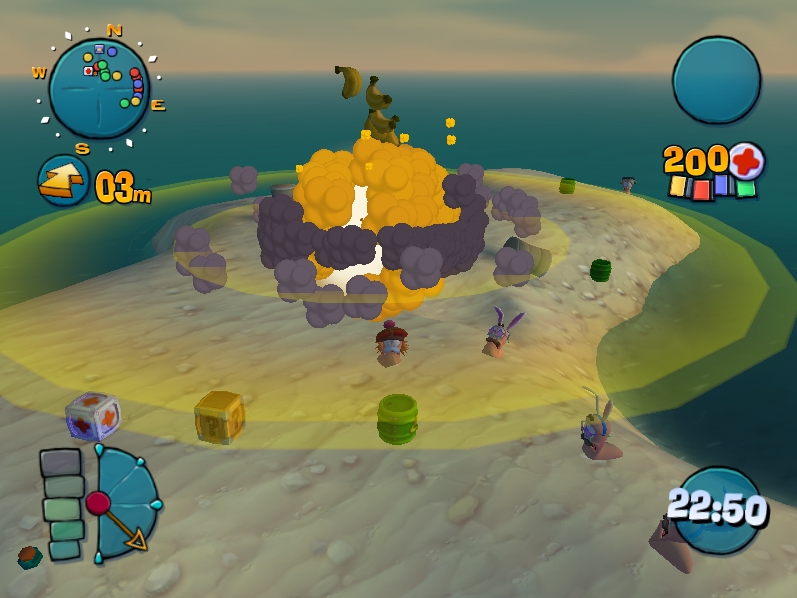The image size is (797, 598).
Task: Select the empty weapon panel circle
Action: [716, 80]
